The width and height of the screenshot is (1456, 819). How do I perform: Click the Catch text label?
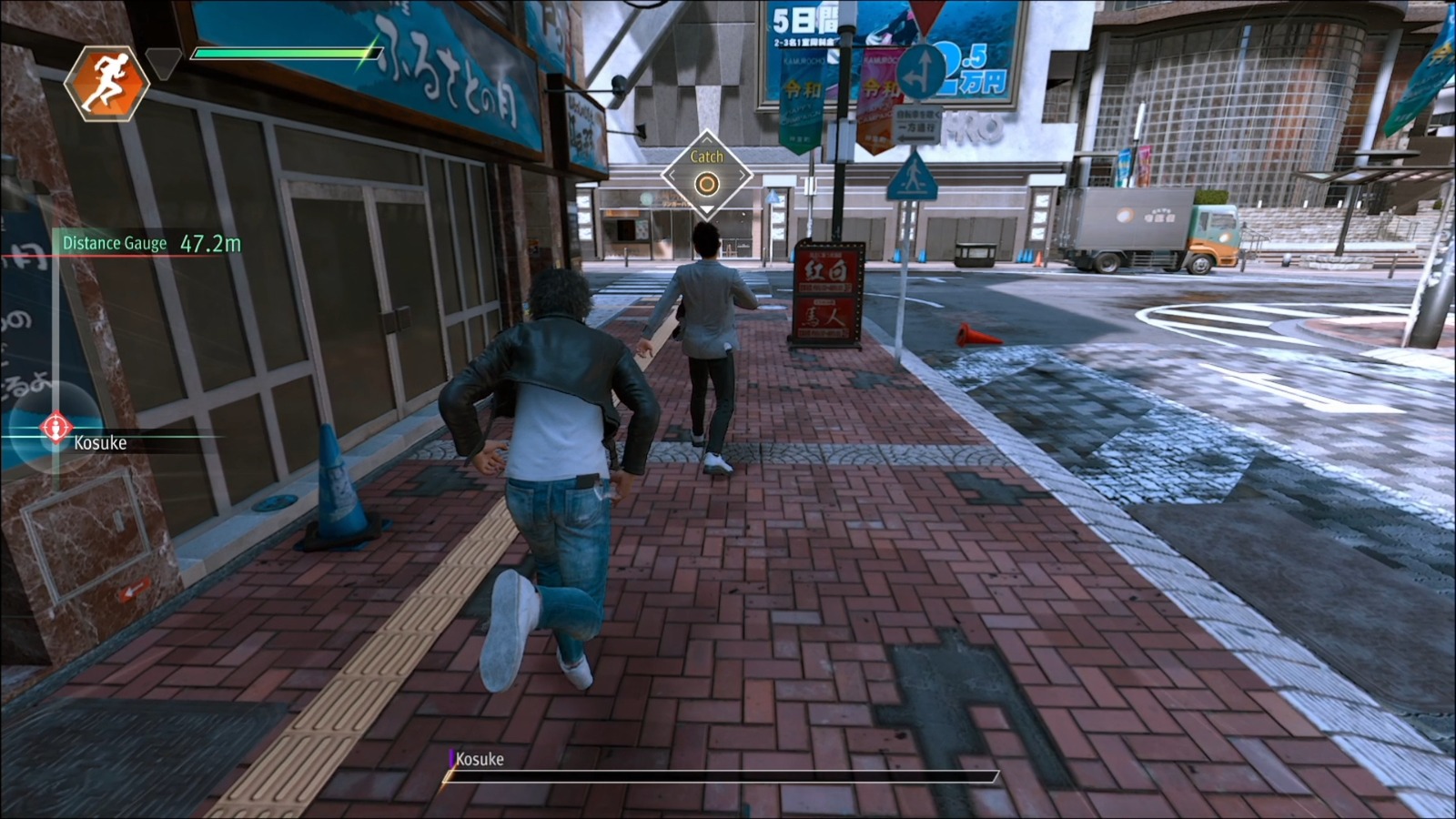[x=709, y=157]
